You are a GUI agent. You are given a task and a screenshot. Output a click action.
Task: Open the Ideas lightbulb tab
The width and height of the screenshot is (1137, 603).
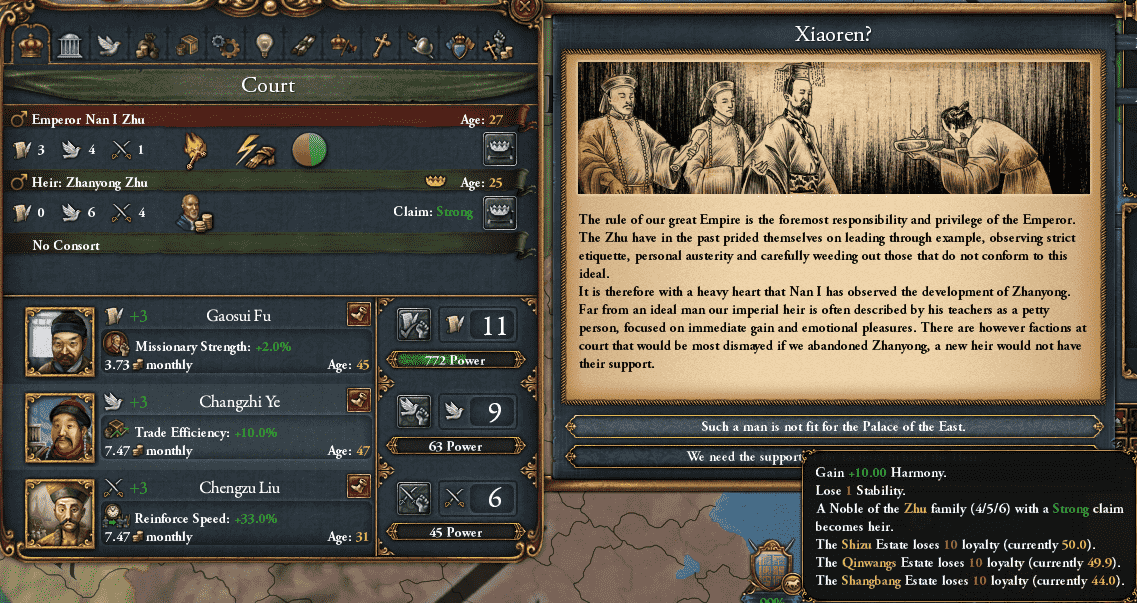(263, 45)
